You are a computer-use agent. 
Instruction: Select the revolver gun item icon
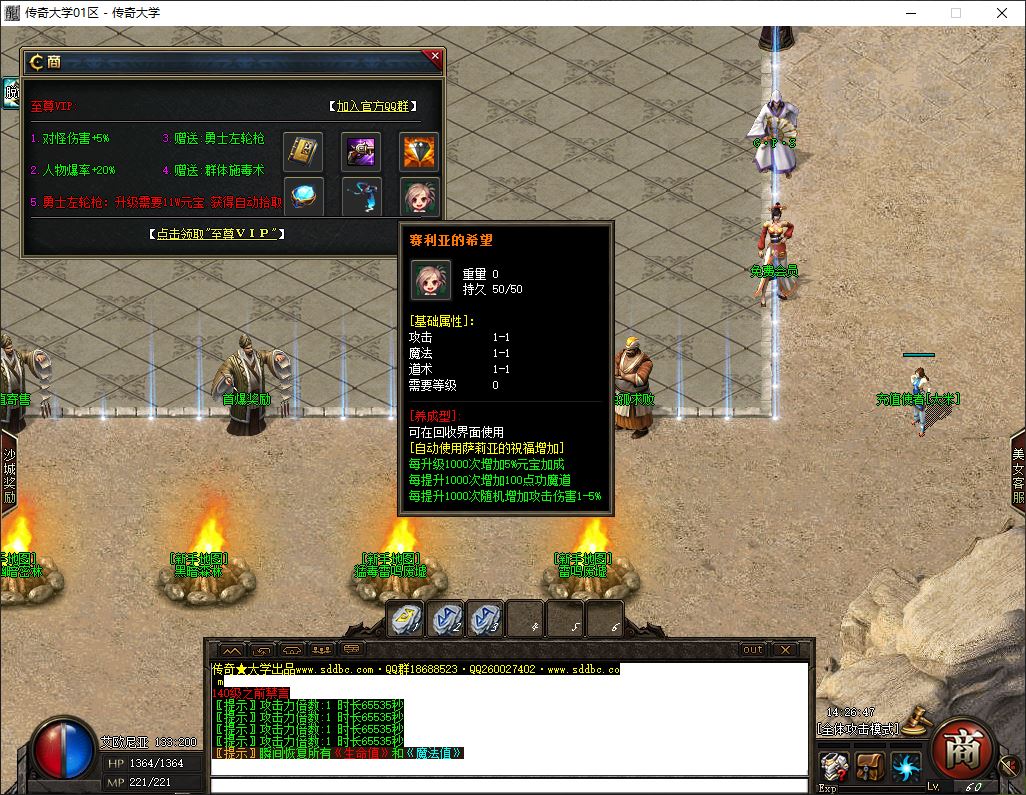point(361,151)
